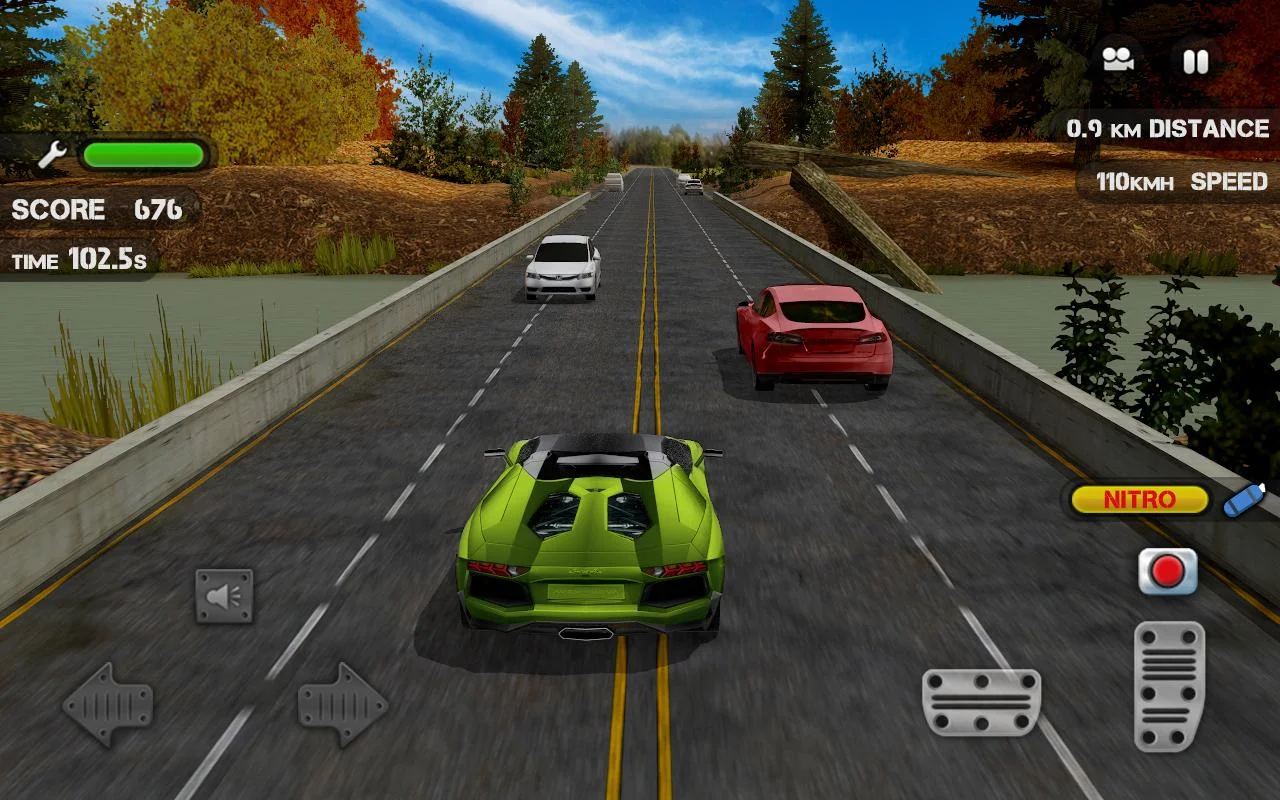The height and width of the screenshot is (800, 1280).
Task: Activate the Nitro boost
Action: pyautogui.click(x=1139, y=499)
